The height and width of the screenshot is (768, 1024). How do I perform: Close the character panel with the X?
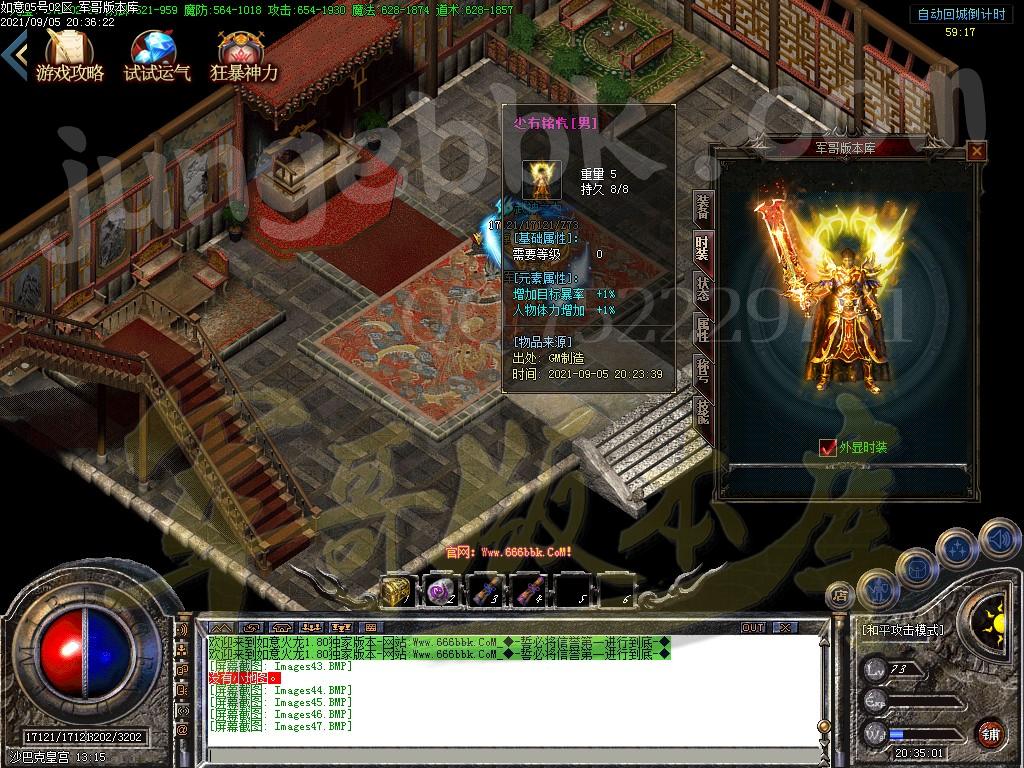[977, 151]
